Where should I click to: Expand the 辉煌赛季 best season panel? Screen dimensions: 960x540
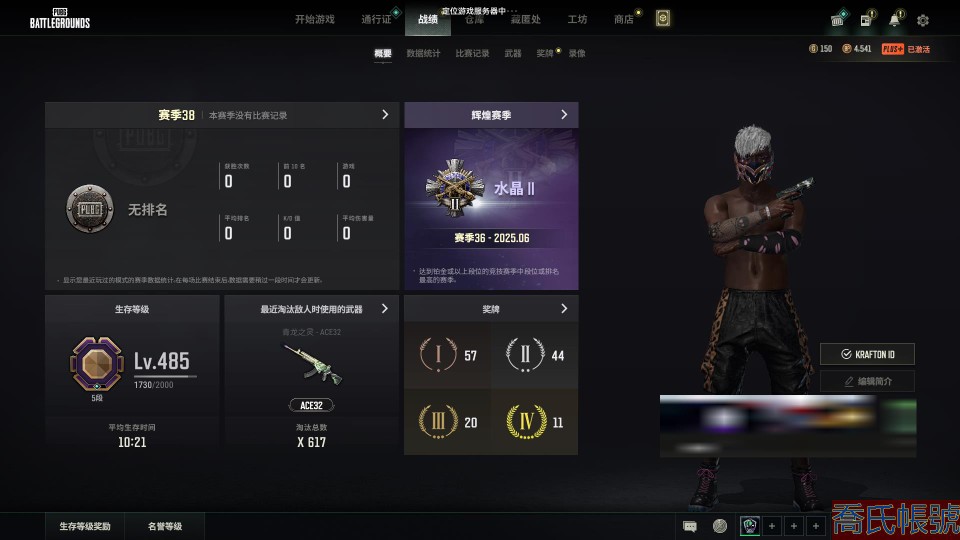[564, 115]
